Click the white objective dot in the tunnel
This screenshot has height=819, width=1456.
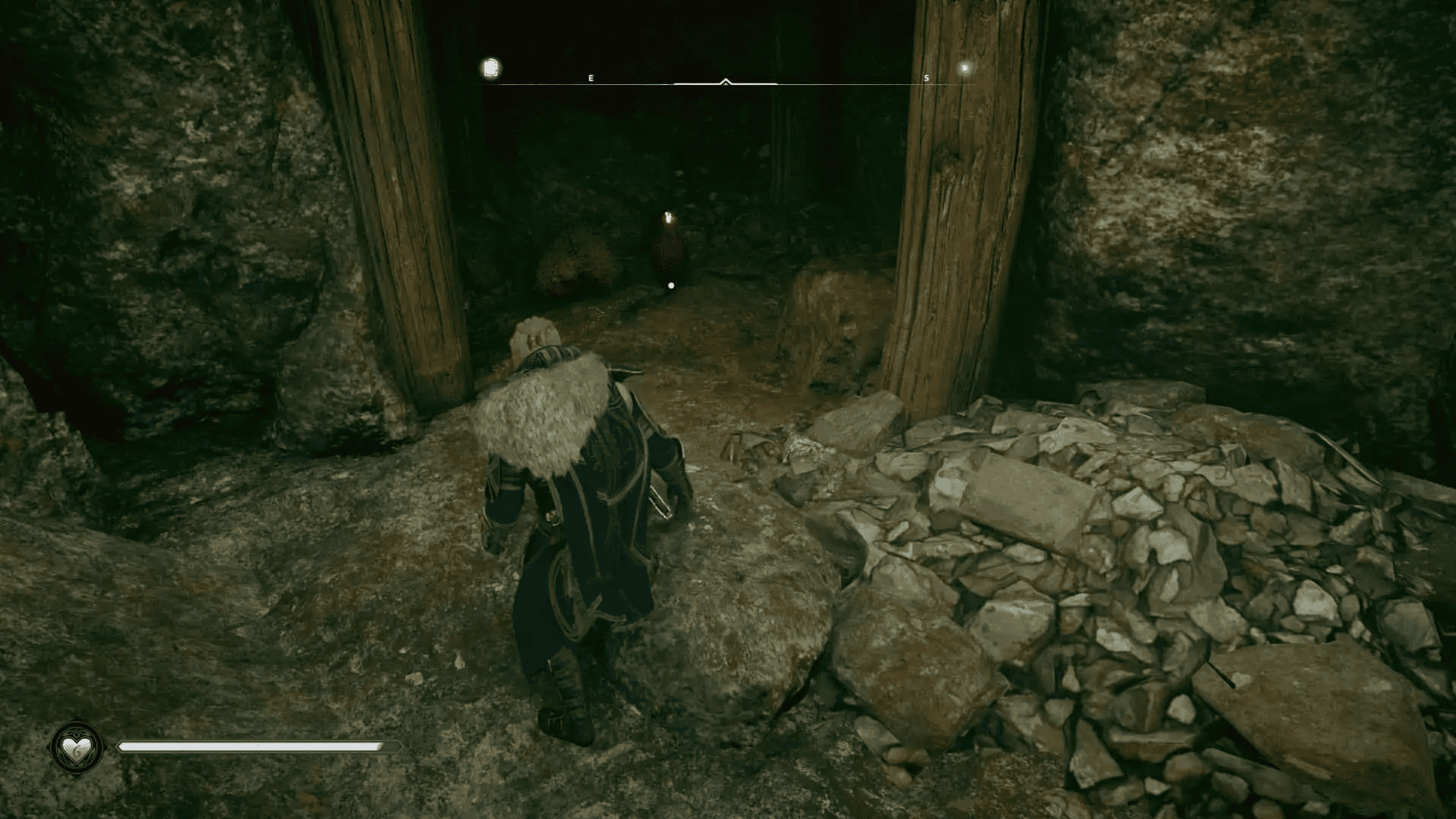click(x=670, y=284)
